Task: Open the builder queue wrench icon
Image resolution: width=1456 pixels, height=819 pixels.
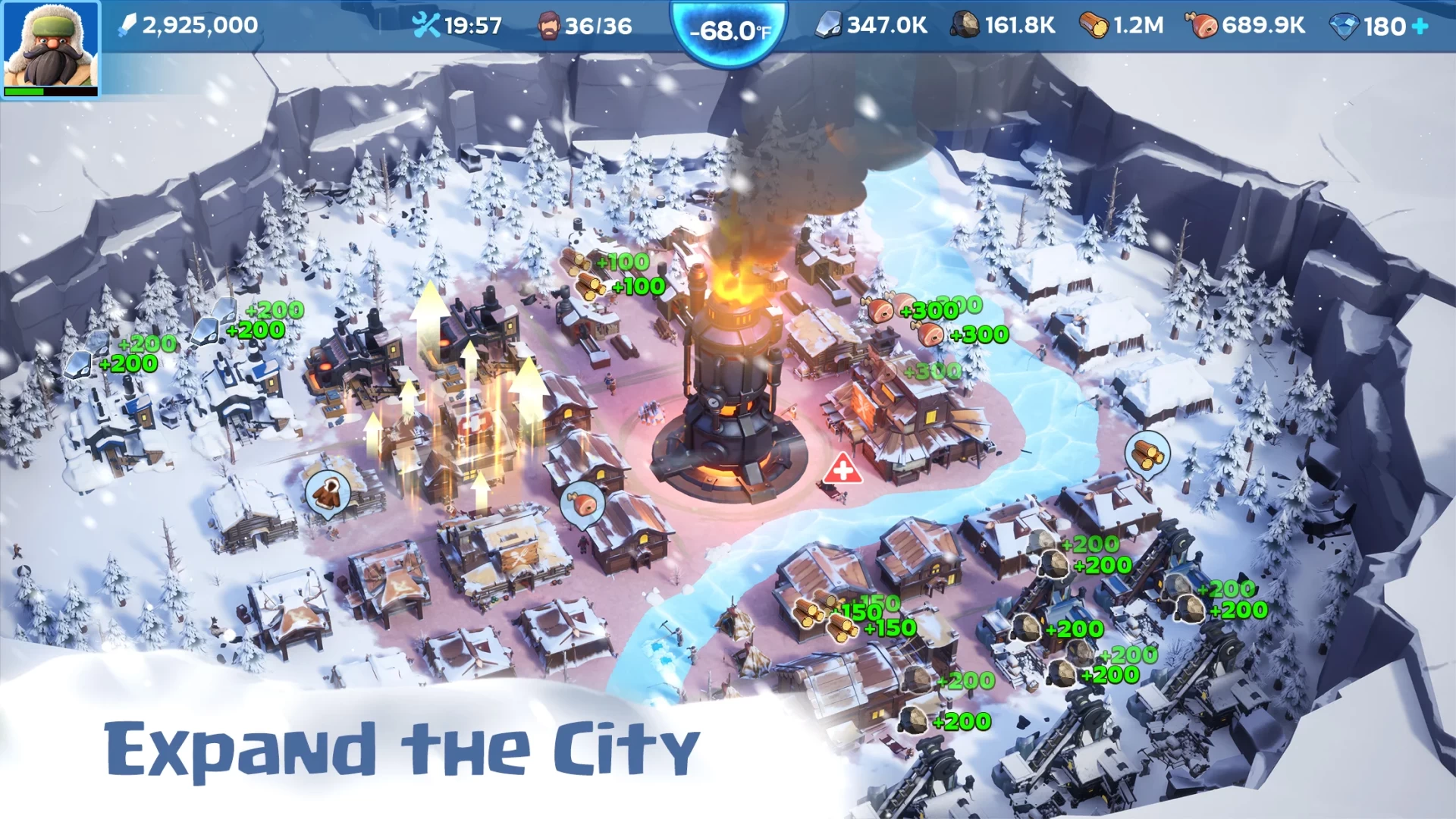Action: click(x=425, y=26)
